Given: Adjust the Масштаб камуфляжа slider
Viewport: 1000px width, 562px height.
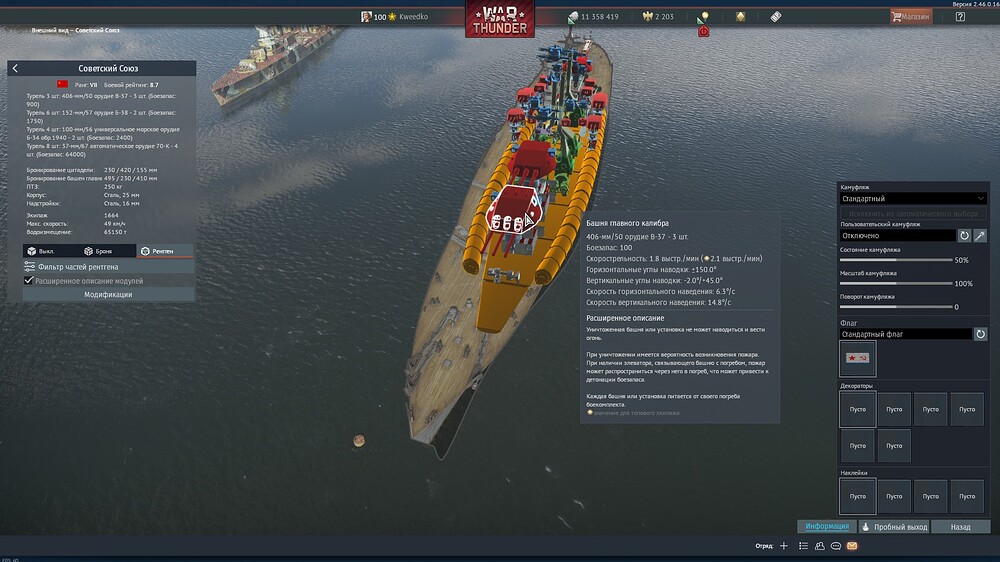Looking at the screenshot, I should [x=896, y=284].
